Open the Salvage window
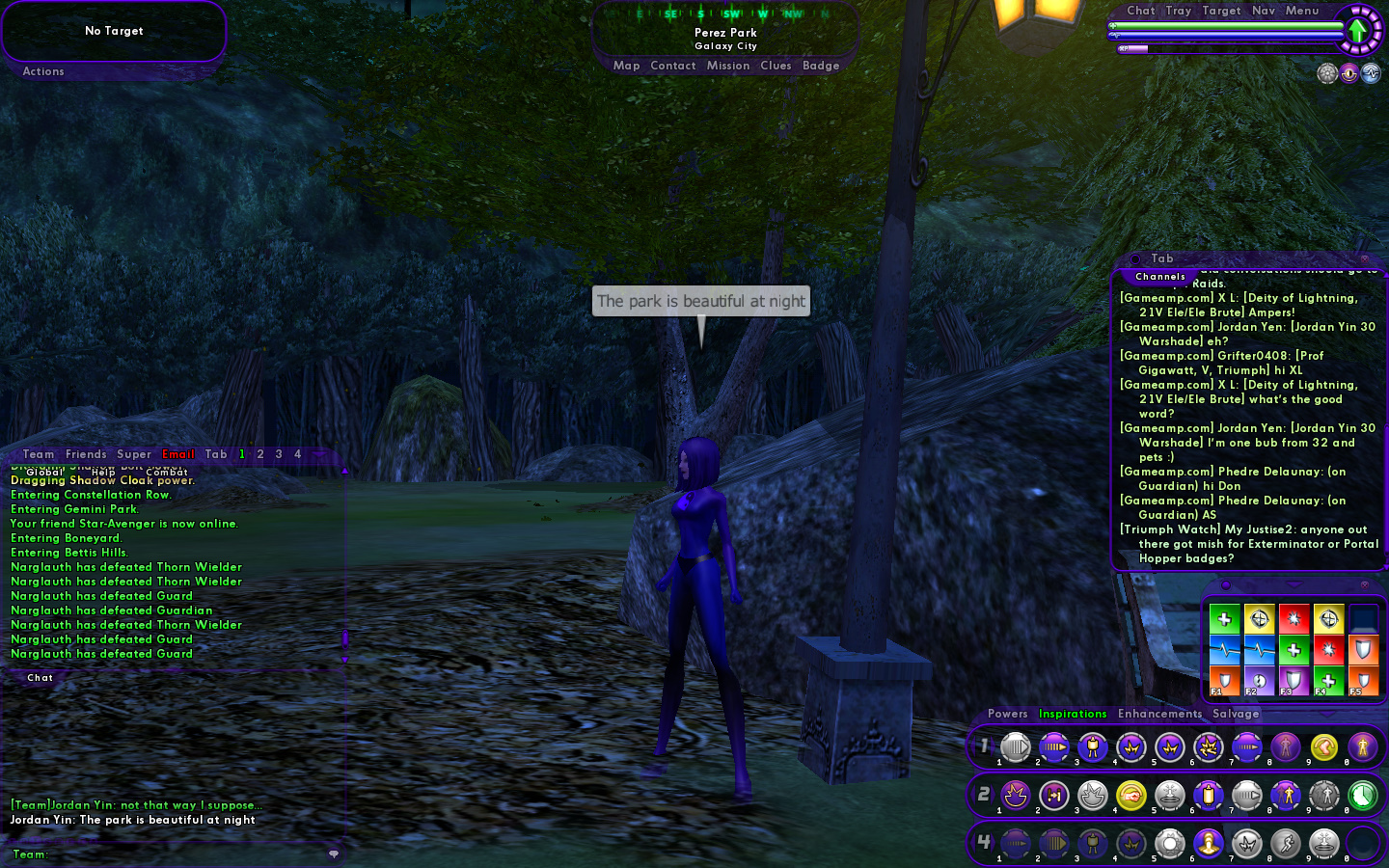Screen dimensions: 1389x868 (1236, 714)
